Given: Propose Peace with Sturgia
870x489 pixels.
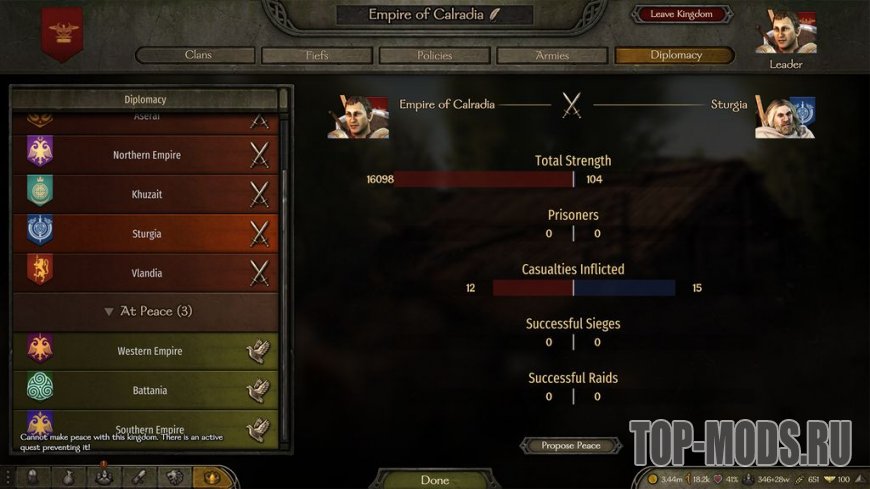Looking at the screenshot, I should [x=570, y=445].
